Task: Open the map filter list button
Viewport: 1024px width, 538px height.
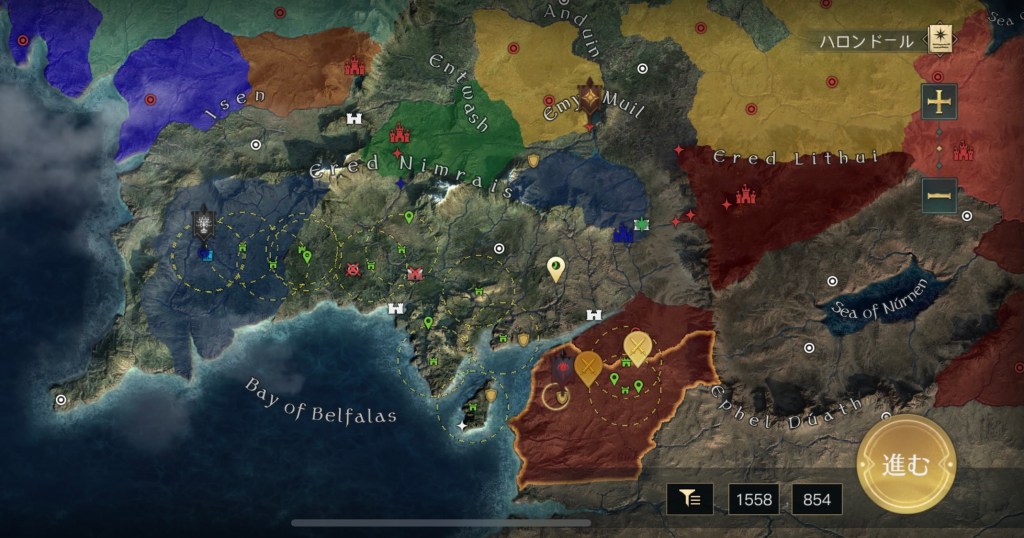Action: pos(690,498)
